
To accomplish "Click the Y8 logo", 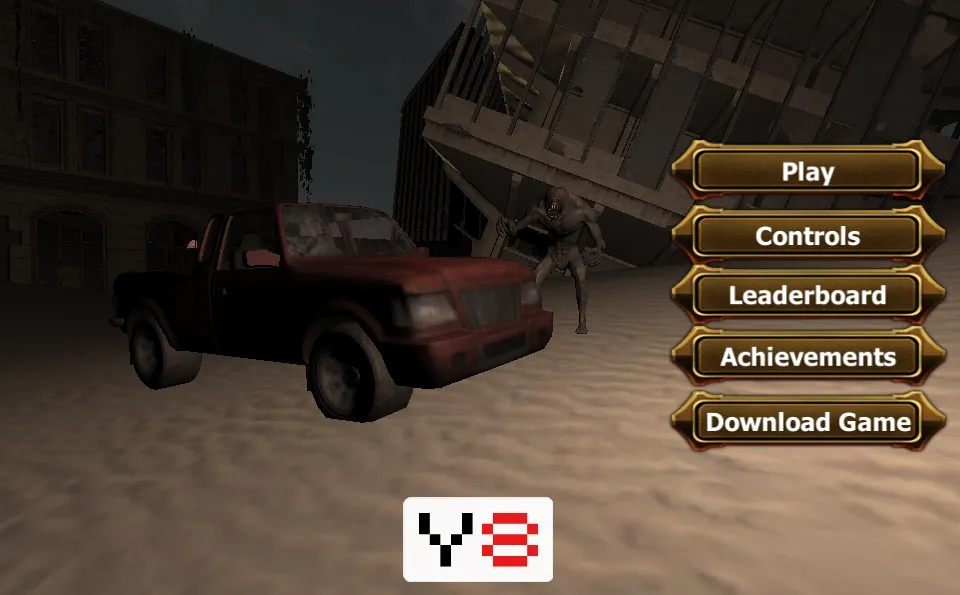I will pyautogui.click(x=478, y=539).
